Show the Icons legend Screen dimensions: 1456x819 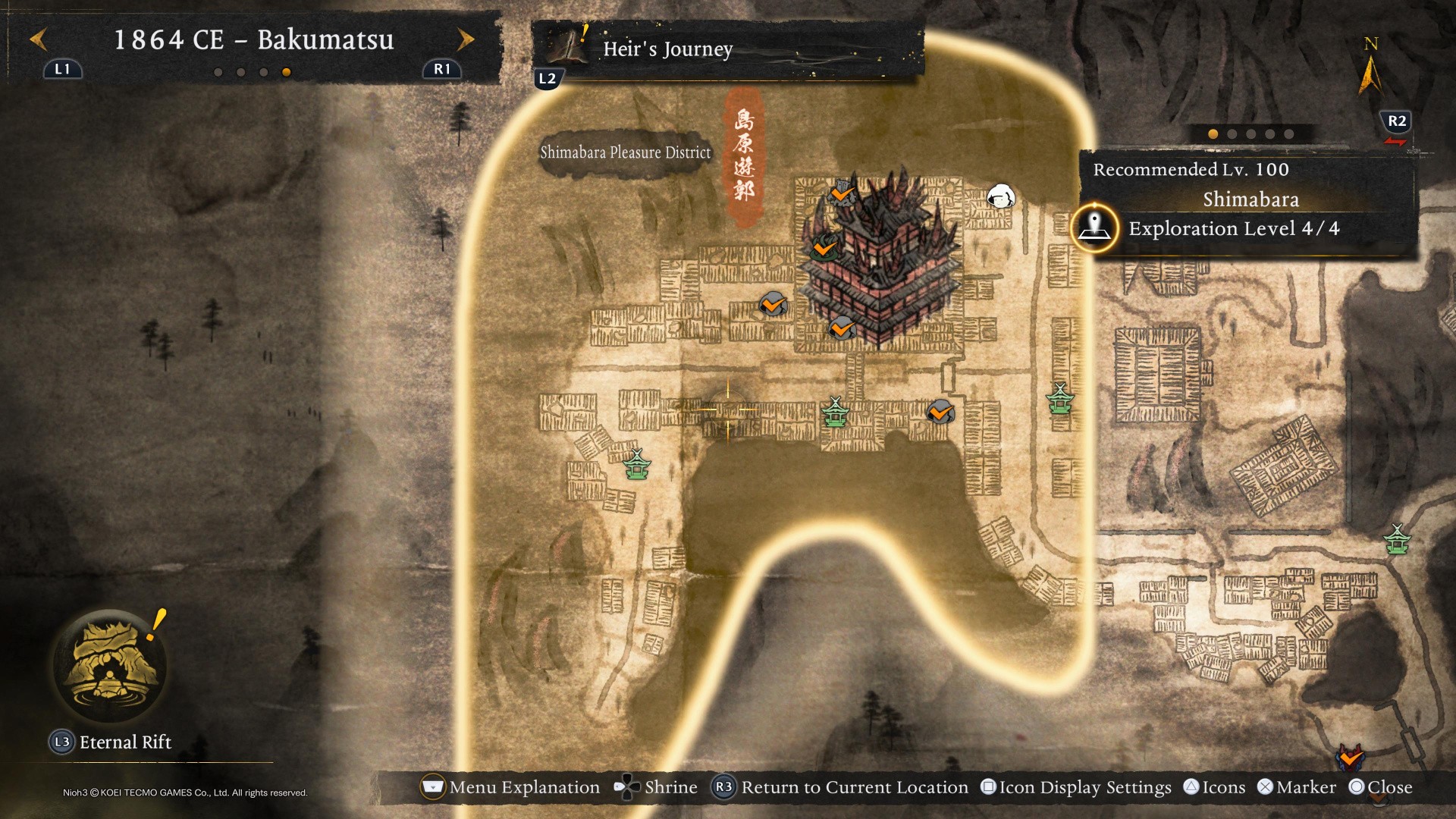(x=1215, y=787)
